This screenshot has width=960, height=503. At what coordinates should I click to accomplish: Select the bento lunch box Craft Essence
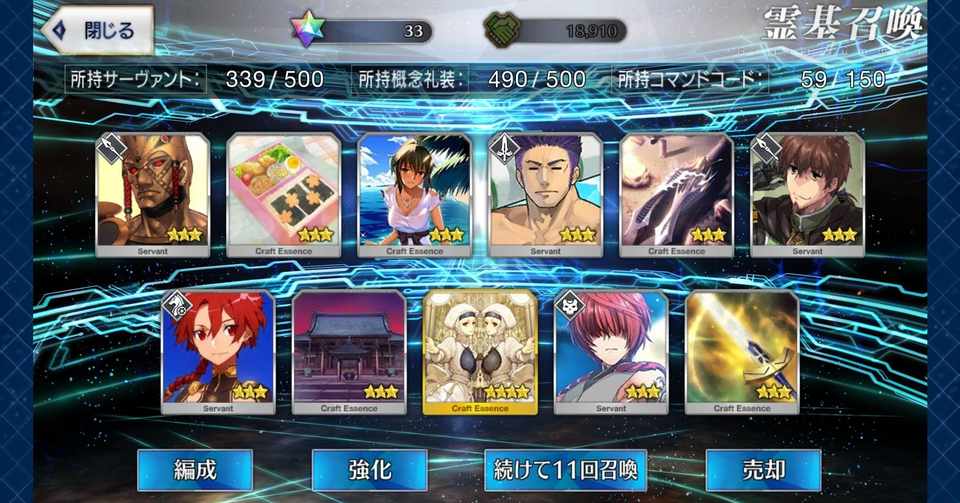pos(284,193)
